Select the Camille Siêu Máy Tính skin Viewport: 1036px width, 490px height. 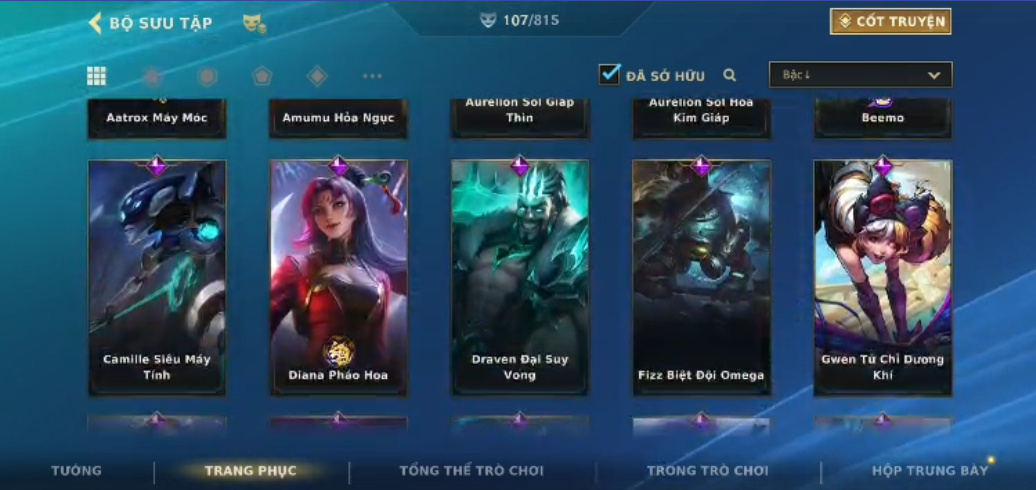pyautogui.click(x=157, y=277)
